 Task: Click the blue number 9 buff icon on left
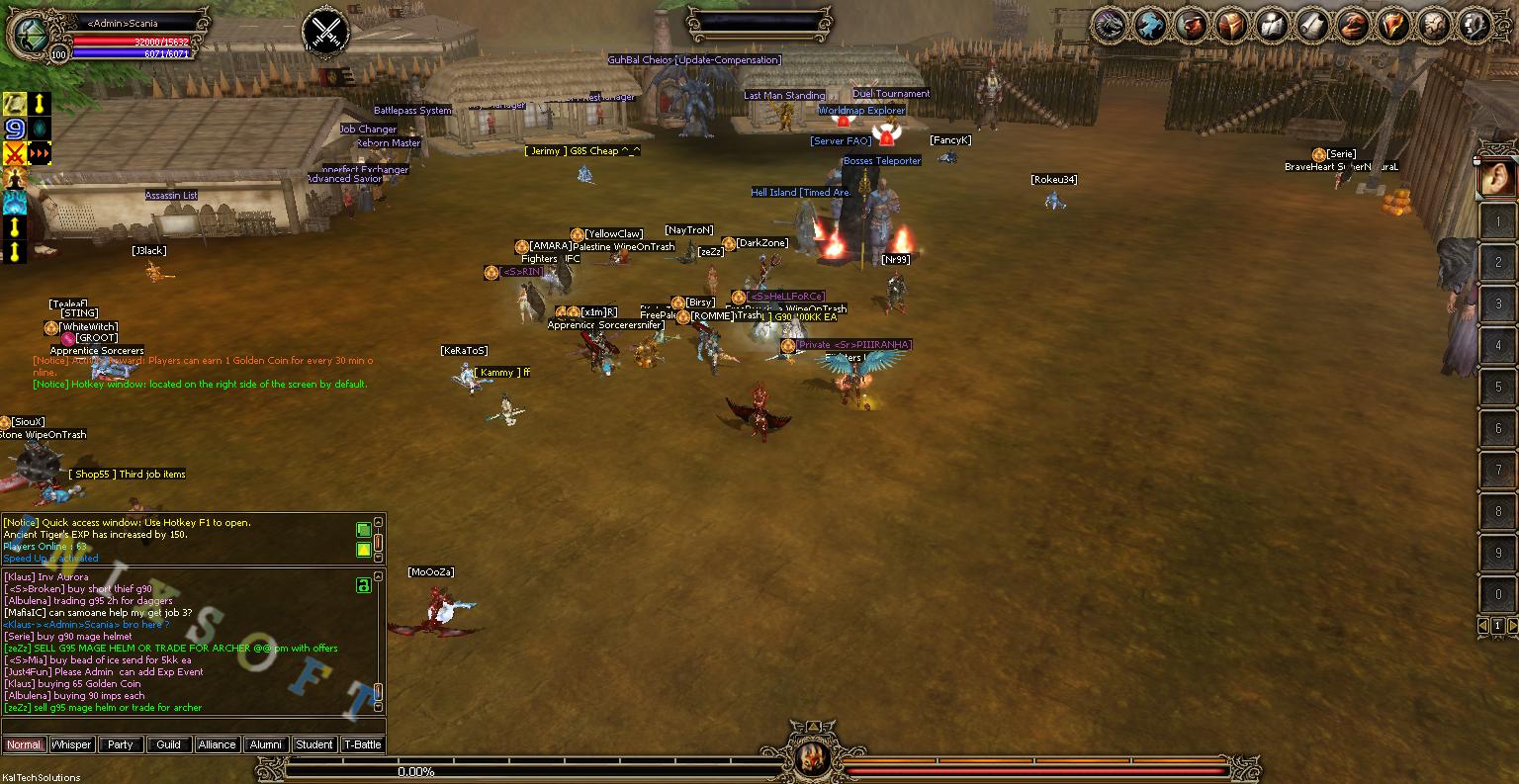[x=14, y=129]
